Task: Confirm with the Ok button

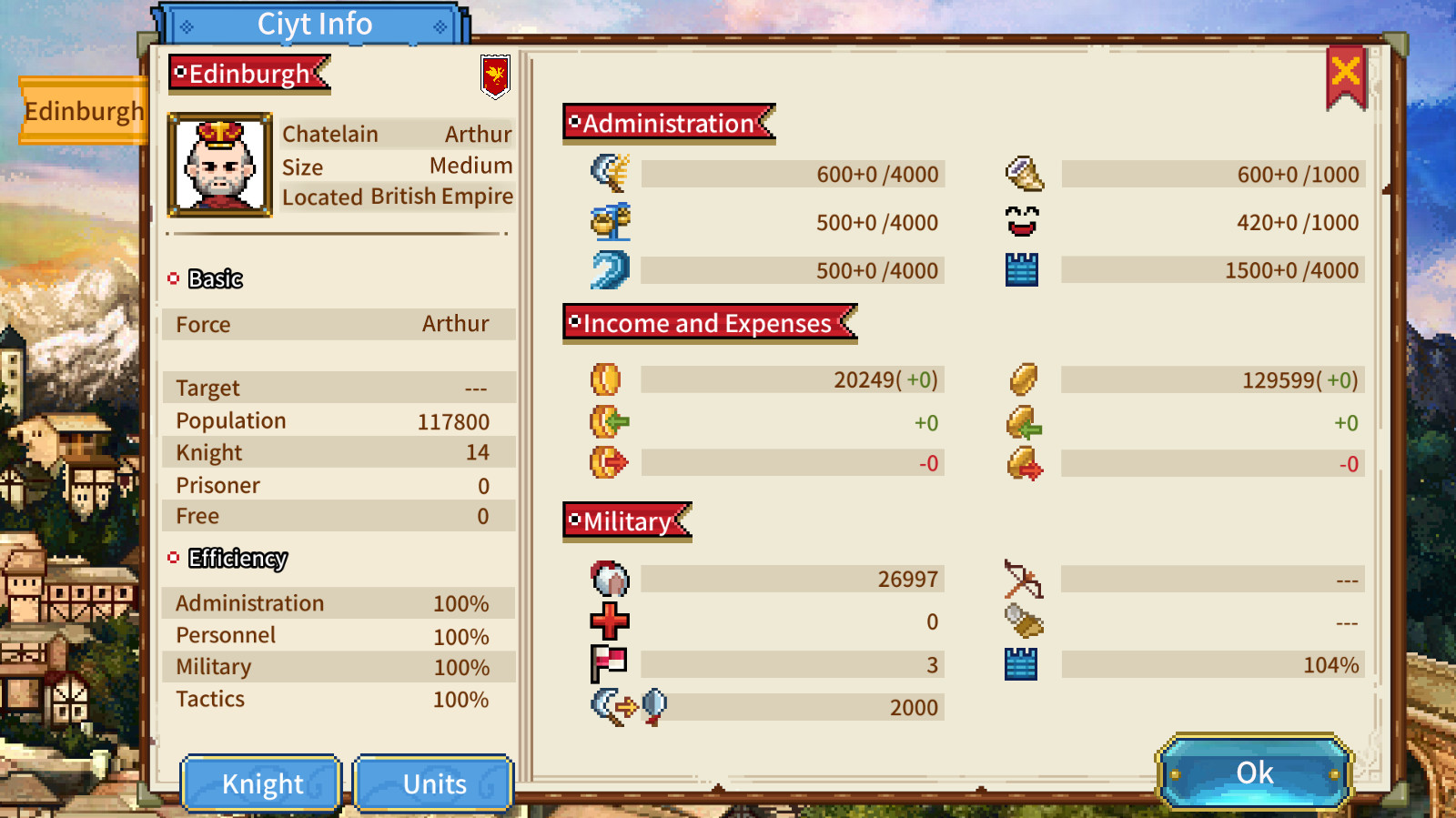Action: click(x=1253, y=773)
